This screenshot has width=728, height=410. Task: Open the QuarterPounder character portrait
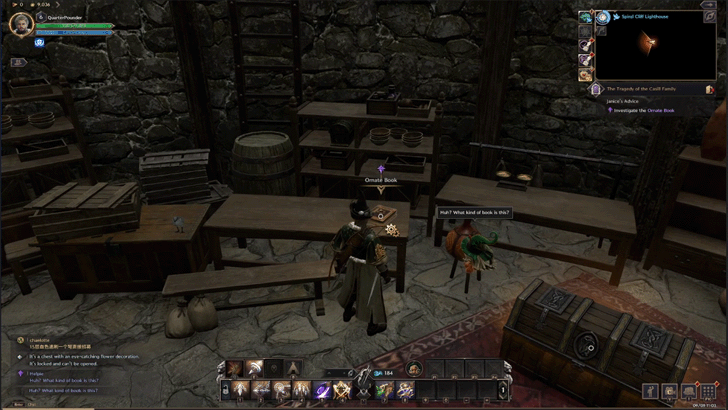click(x=18, y=24)
